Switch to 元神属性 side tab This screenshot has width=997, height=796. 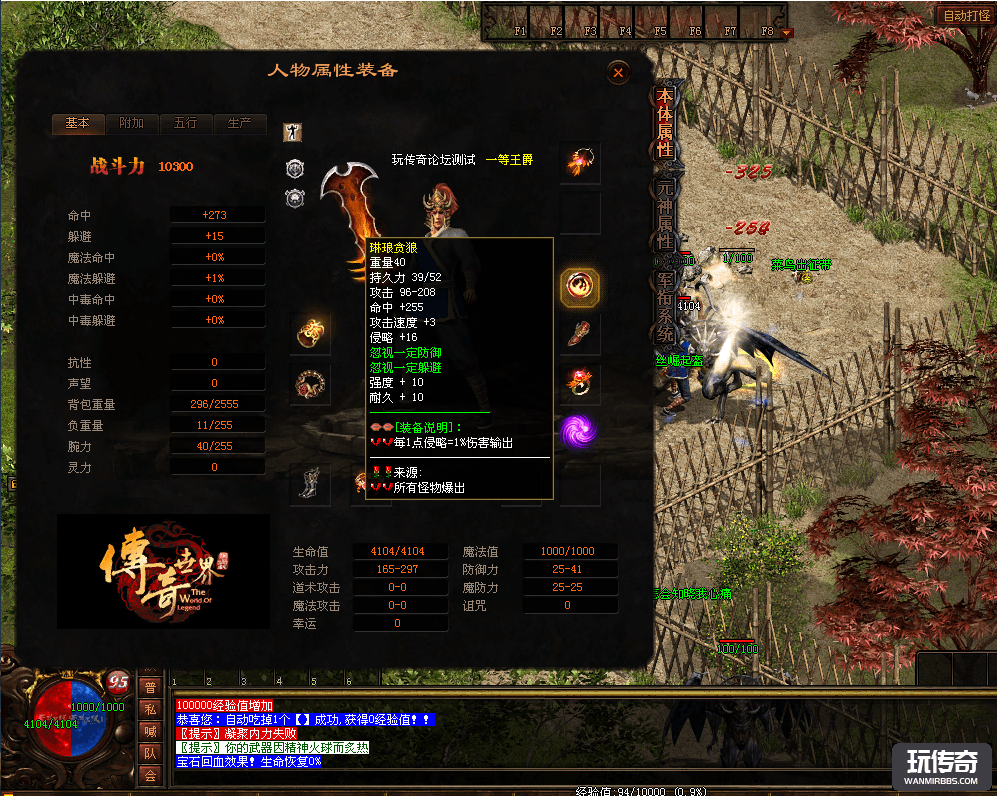[x=664, y=214]
